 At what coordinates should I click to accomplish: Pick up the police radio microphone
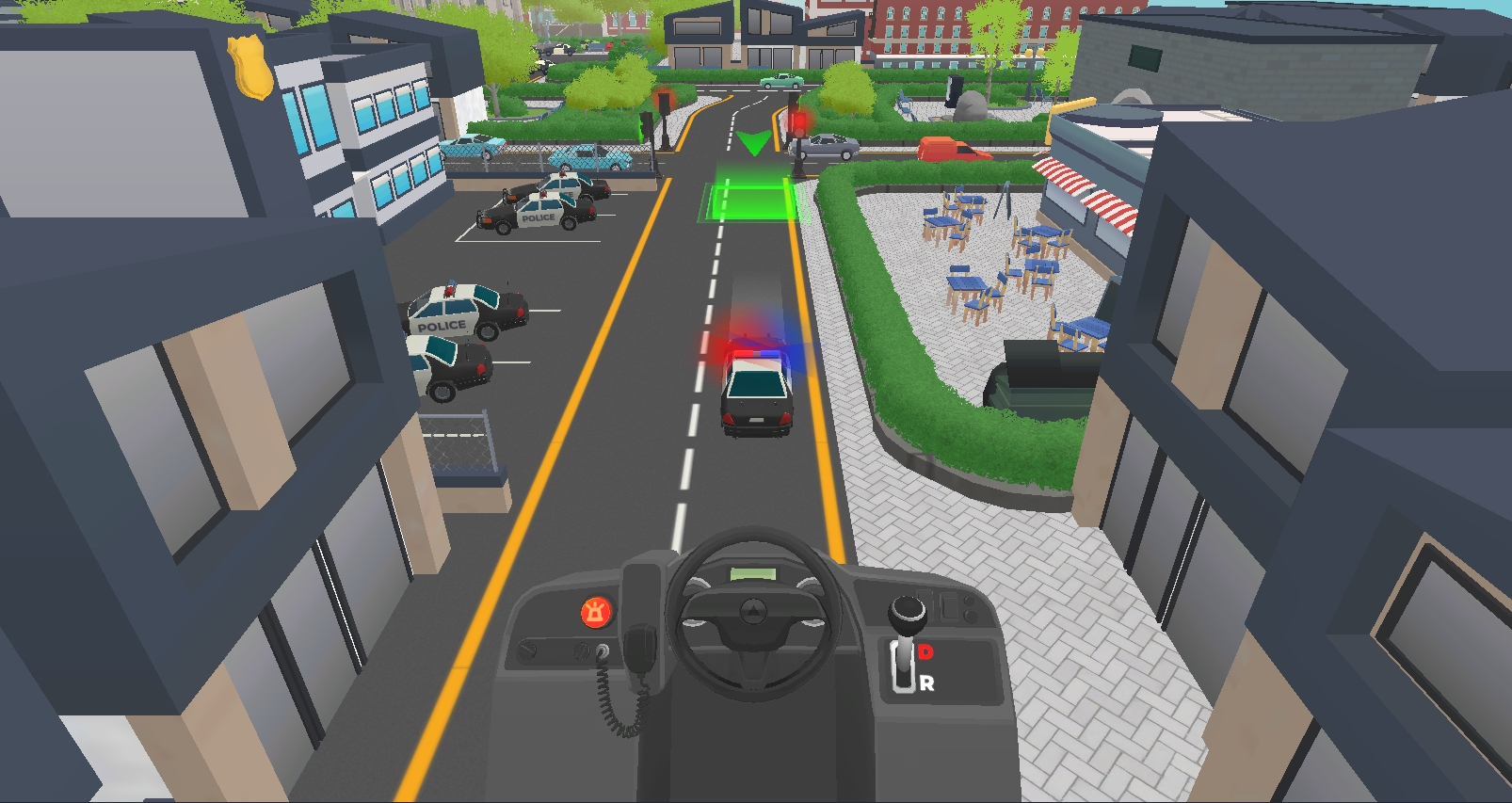point(642,648)
